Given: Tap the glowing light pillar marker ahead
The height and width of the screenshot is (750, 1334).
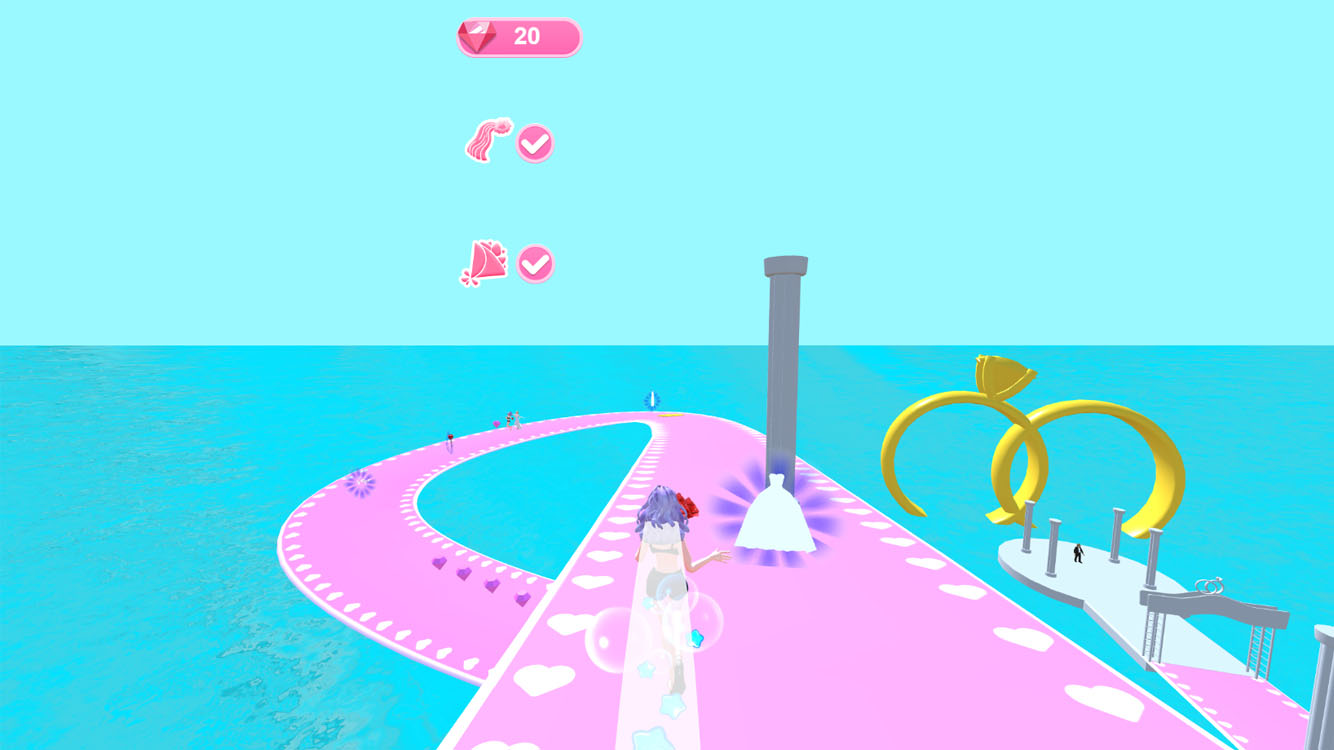Looking at the screenshot, I should coord(651,399).
